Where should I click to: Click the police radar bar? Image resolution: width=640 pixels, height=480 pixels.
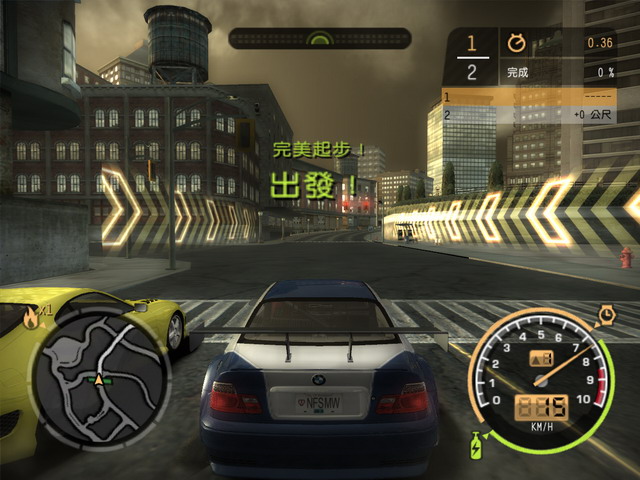click(x=319, y=39)
